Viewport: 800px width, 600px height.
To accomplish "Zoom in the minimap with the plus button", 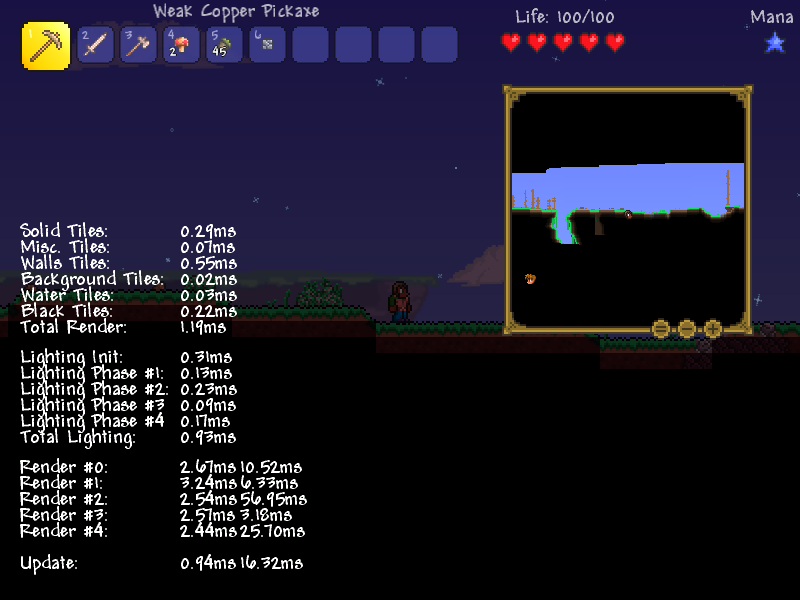I will pyautogui.click(x=713, y=328).
